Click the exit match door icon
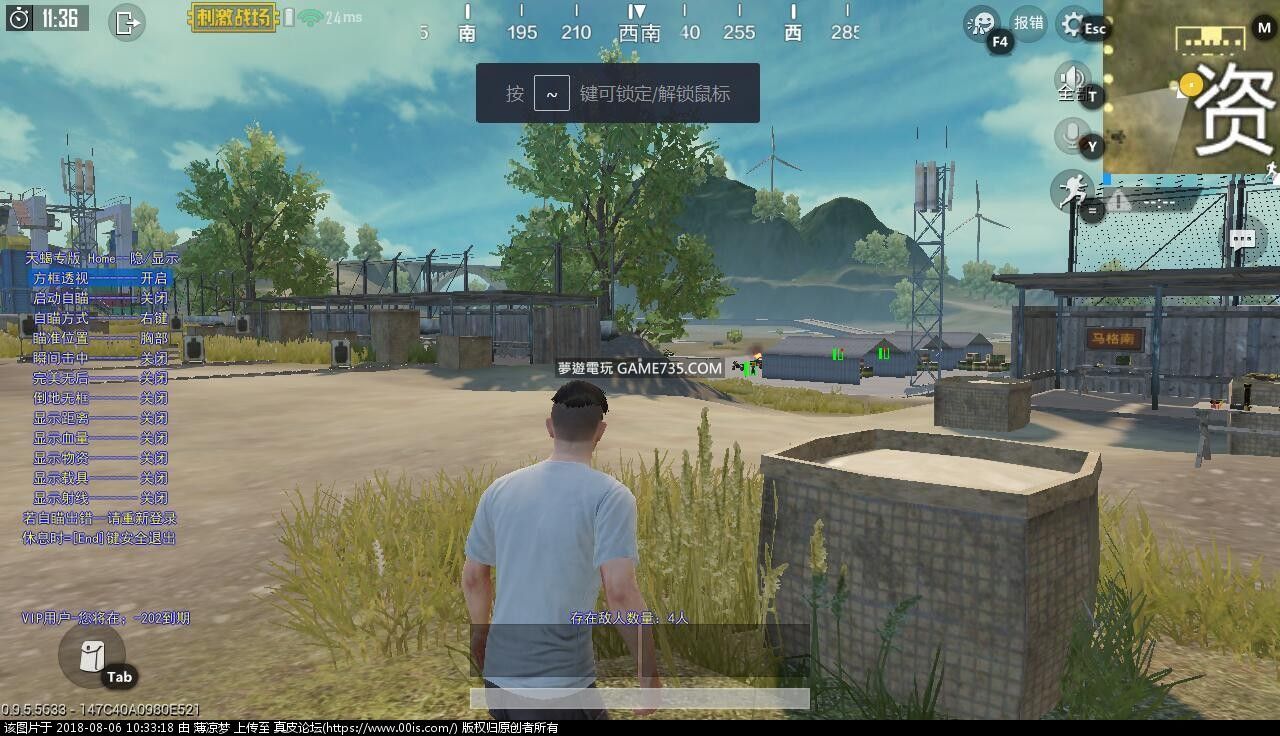The width and height of the screenshot is (1280, 736). tap(127, 22)
